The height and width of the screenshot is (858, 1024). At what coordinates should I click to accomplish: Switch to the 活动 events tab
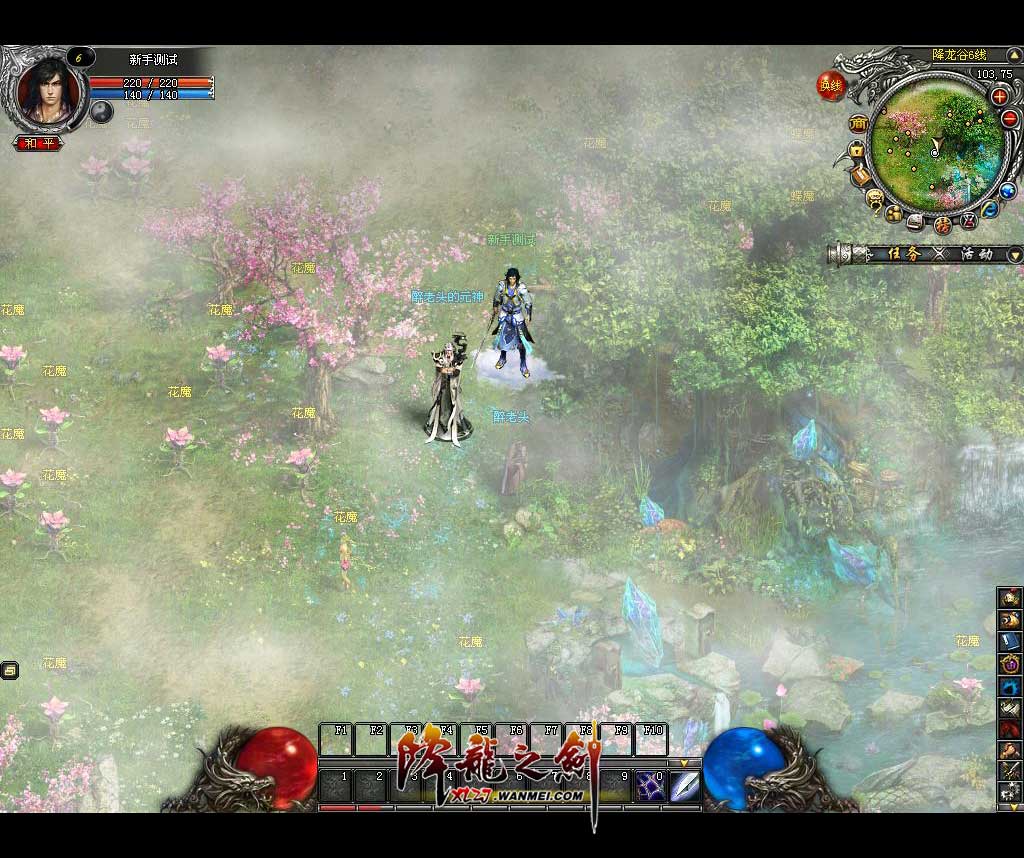976,254
